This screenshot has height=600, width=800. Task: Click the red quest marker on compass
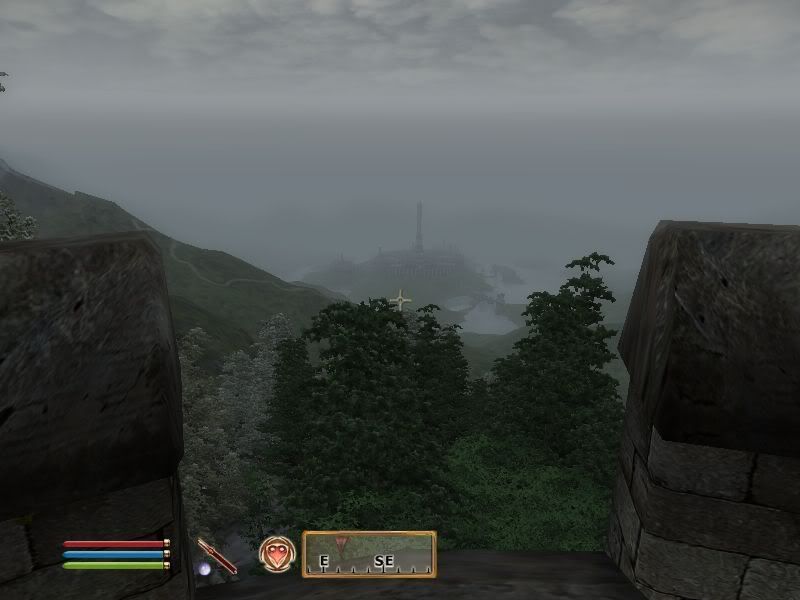pyautogui.click(x=342, y=546)
